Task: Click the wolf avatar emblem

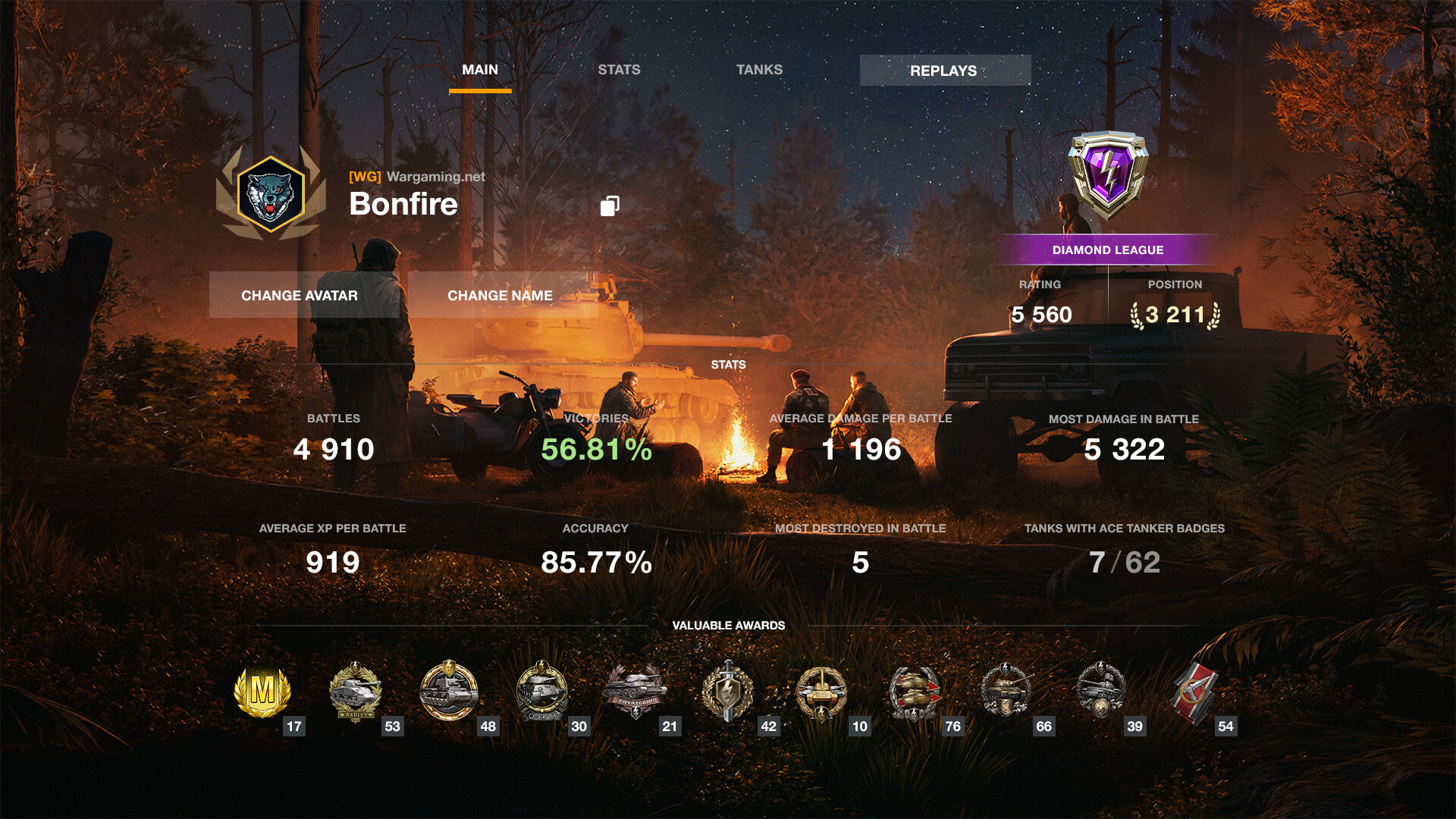Action: click(x=271, y=195)
